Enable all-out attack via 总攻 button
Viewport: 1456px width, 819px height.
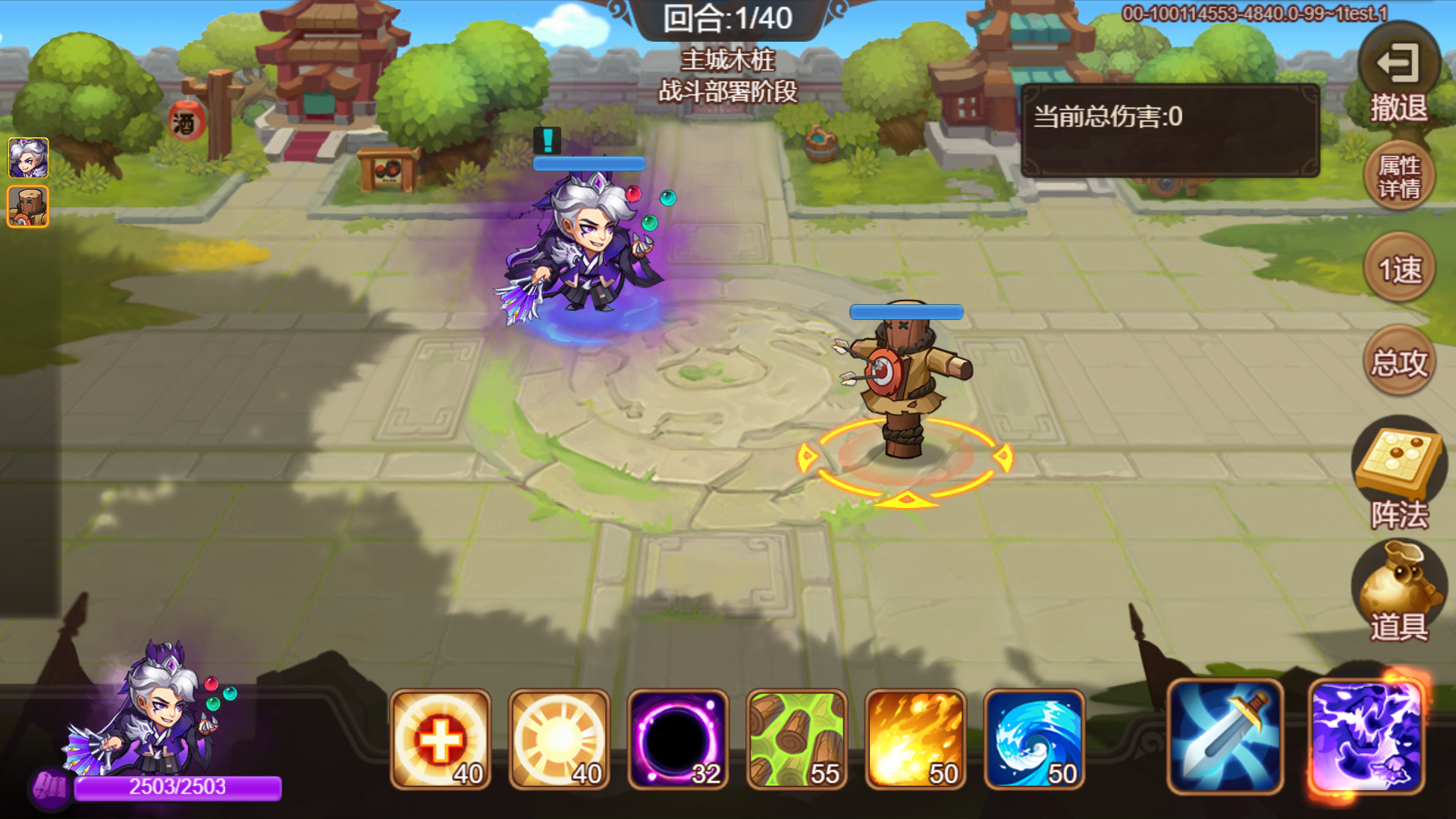pyautogui.click(x=1399, y=362)
